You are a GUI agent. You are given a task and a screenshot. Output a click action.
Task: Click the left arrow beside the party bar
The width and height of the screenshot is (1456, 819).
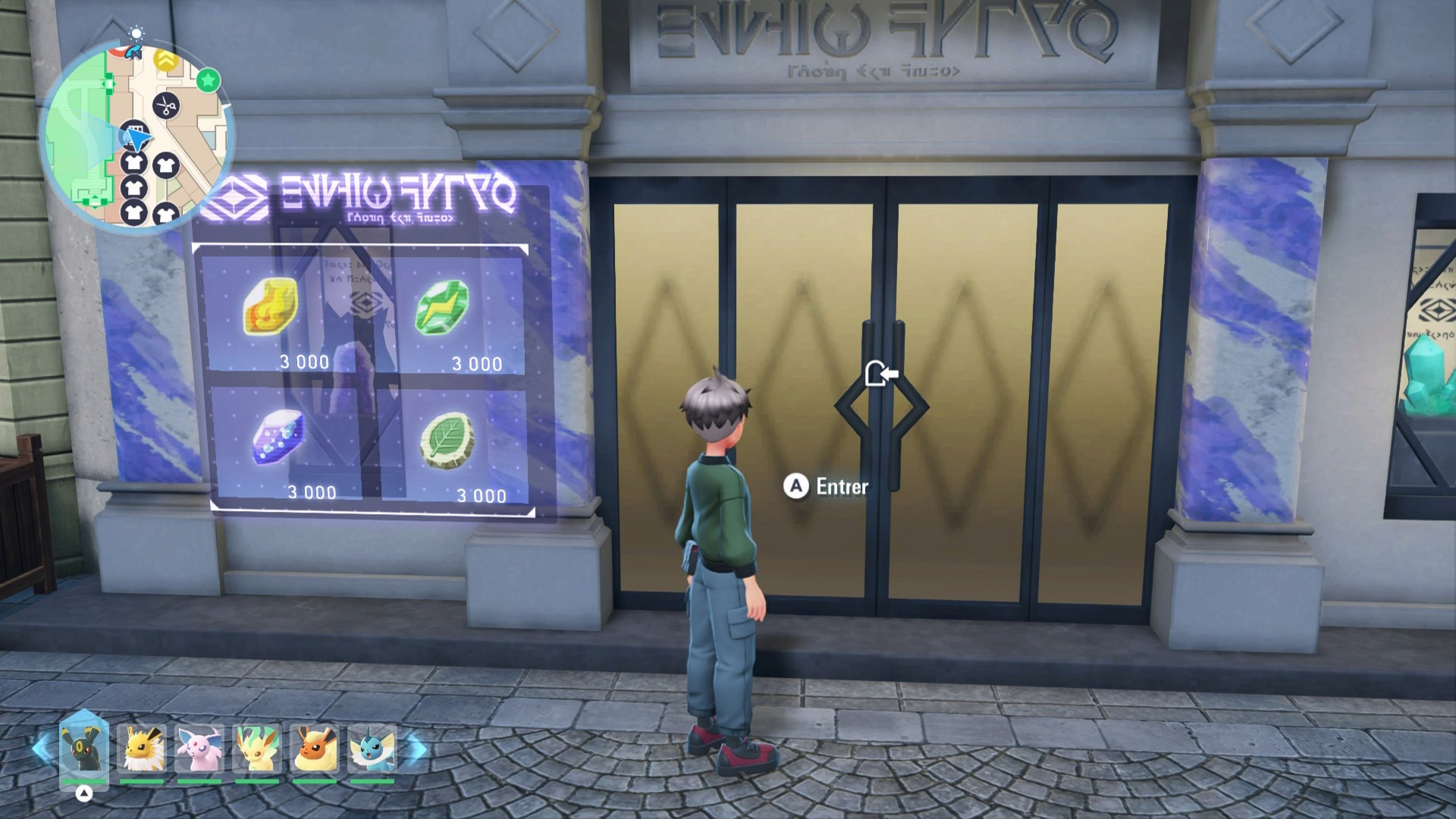(x=42, y=749)
